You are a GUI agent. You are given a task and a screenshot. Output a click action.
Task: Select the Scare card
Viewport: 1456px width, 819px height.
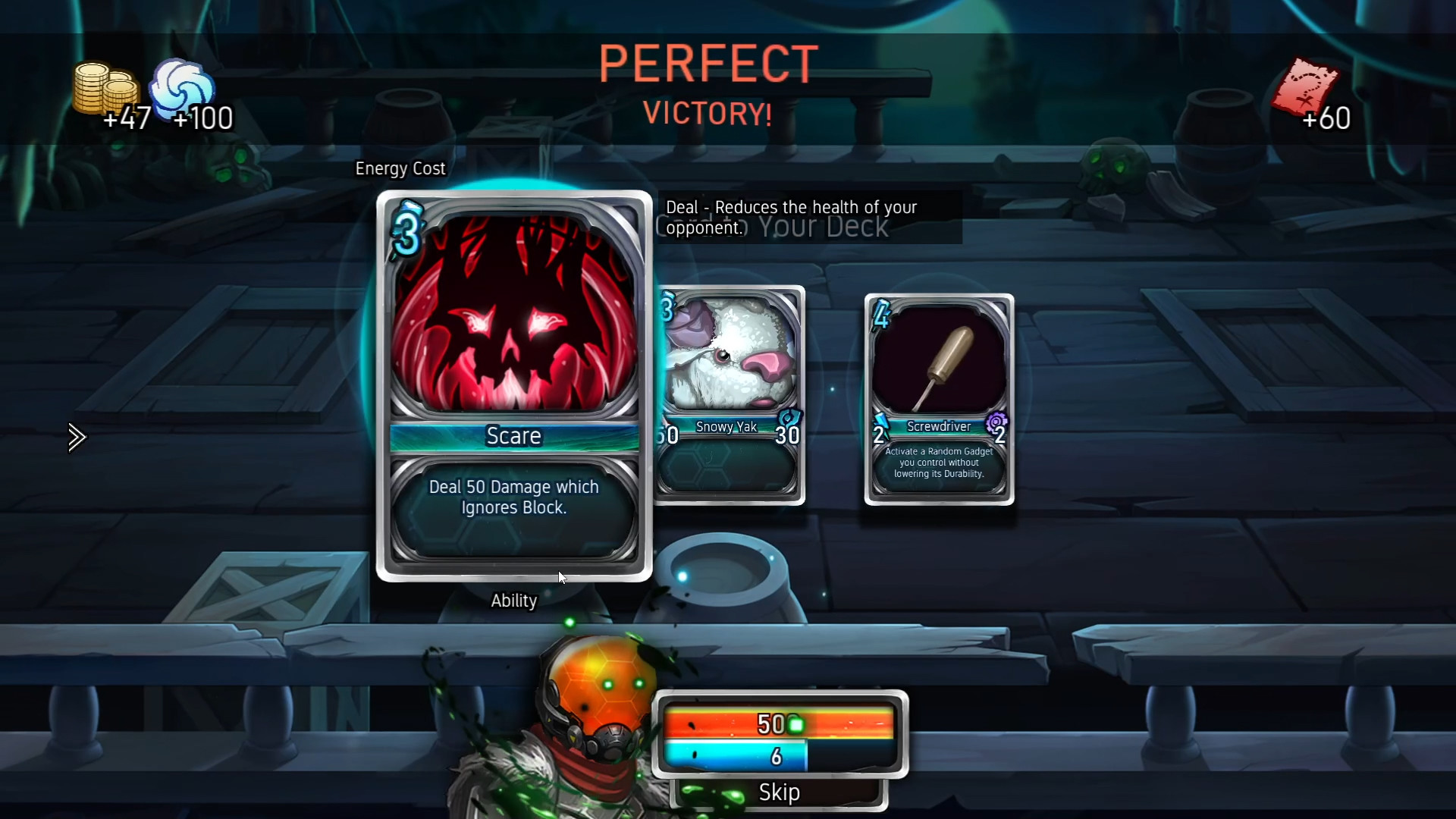point(513,341)
